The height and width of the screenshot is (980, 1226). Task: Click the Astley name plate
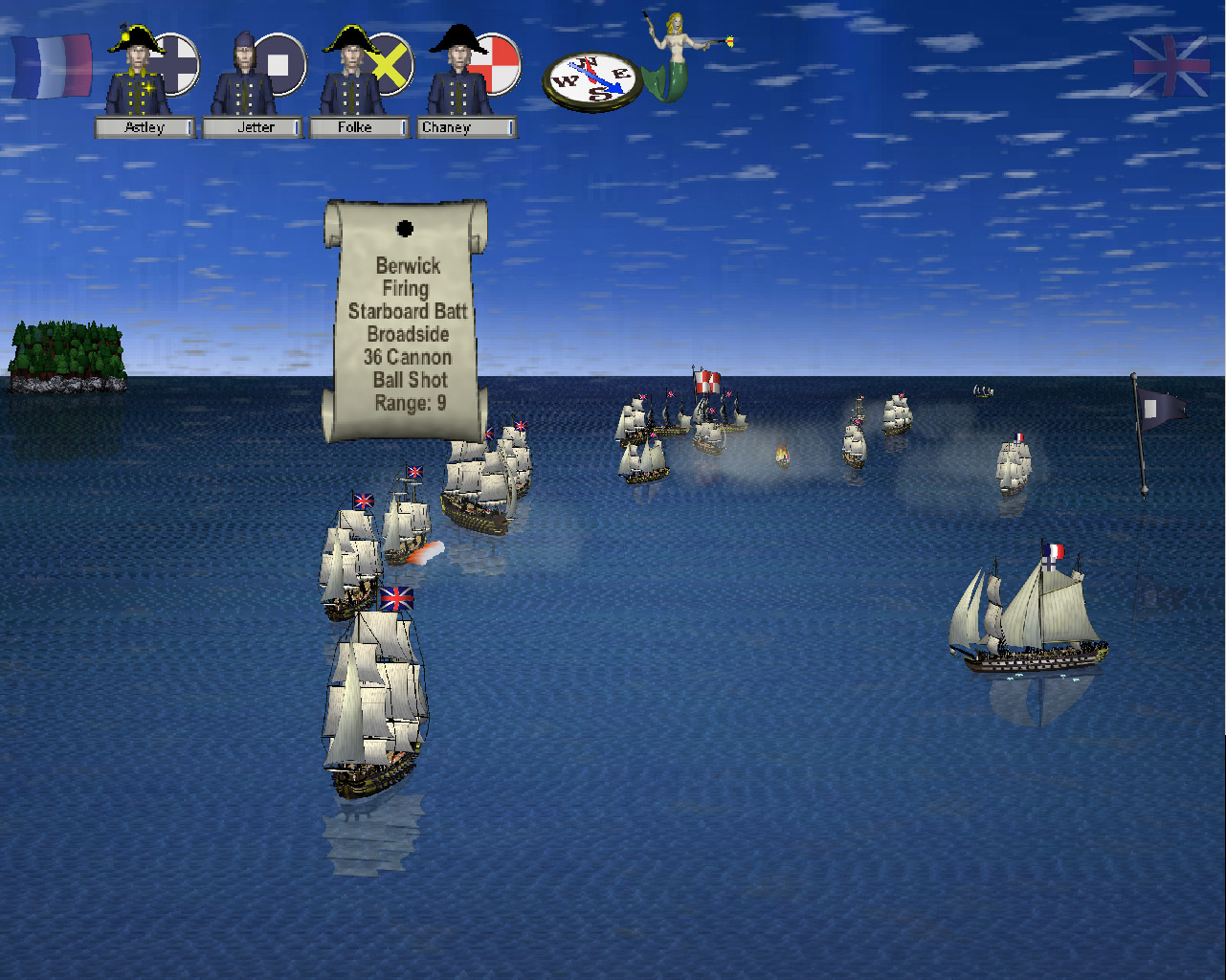(145, 127)
